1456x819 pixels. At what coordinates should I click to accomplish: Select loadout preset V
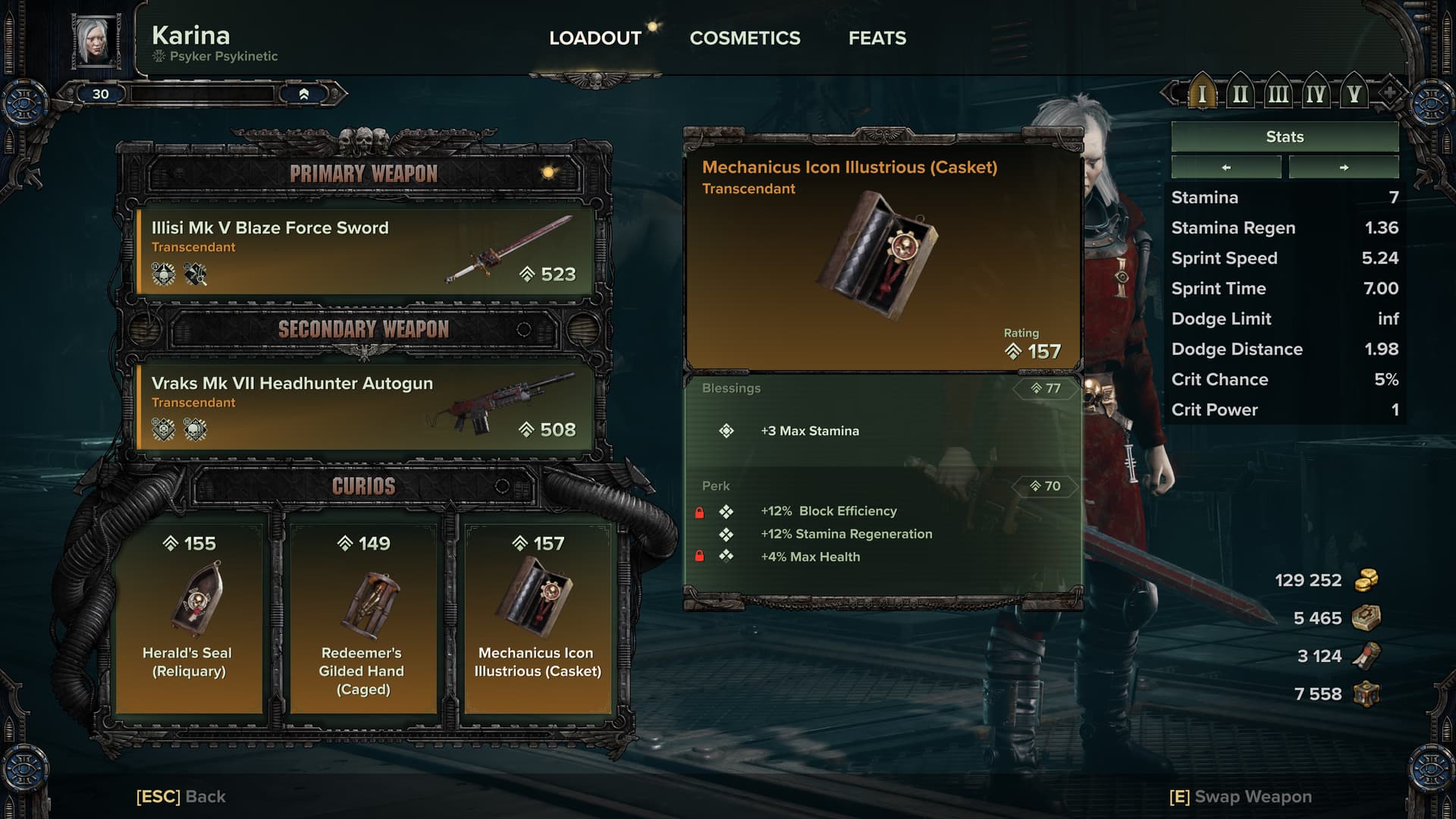pyautogui.click(x=1354, y=94)
